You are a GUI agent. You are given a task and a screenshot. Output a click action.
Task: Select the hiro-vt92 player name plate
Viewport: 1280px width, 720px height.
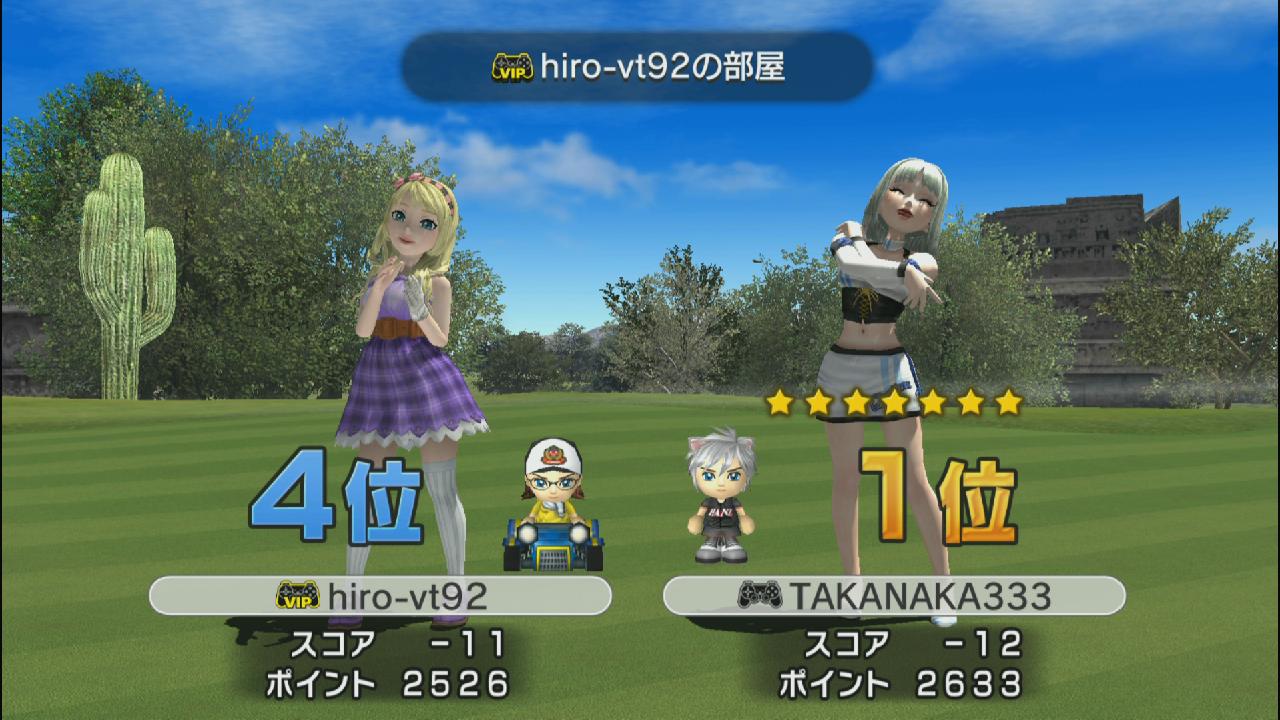(380, 596)
